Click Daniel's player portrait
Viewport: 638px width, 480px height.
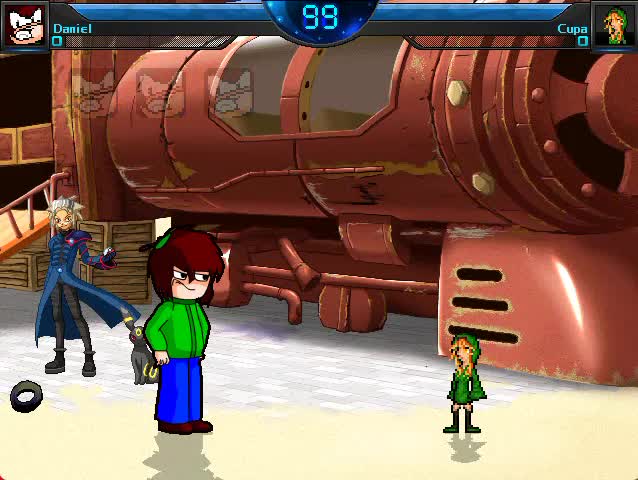pos(25,25)
